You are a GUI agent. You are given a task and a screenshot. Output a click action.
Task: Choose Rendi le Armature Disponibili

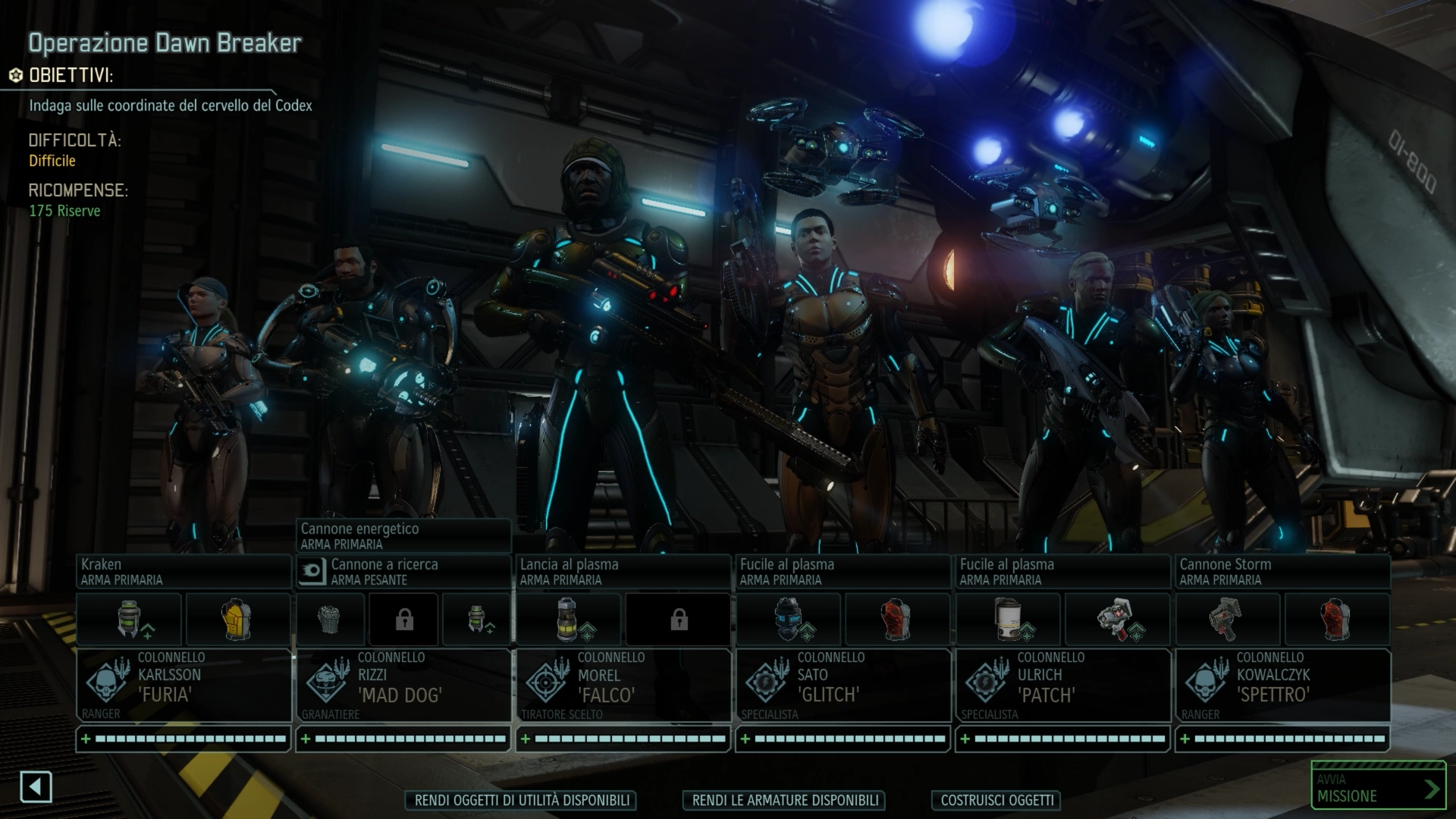[x=785, y=800]
